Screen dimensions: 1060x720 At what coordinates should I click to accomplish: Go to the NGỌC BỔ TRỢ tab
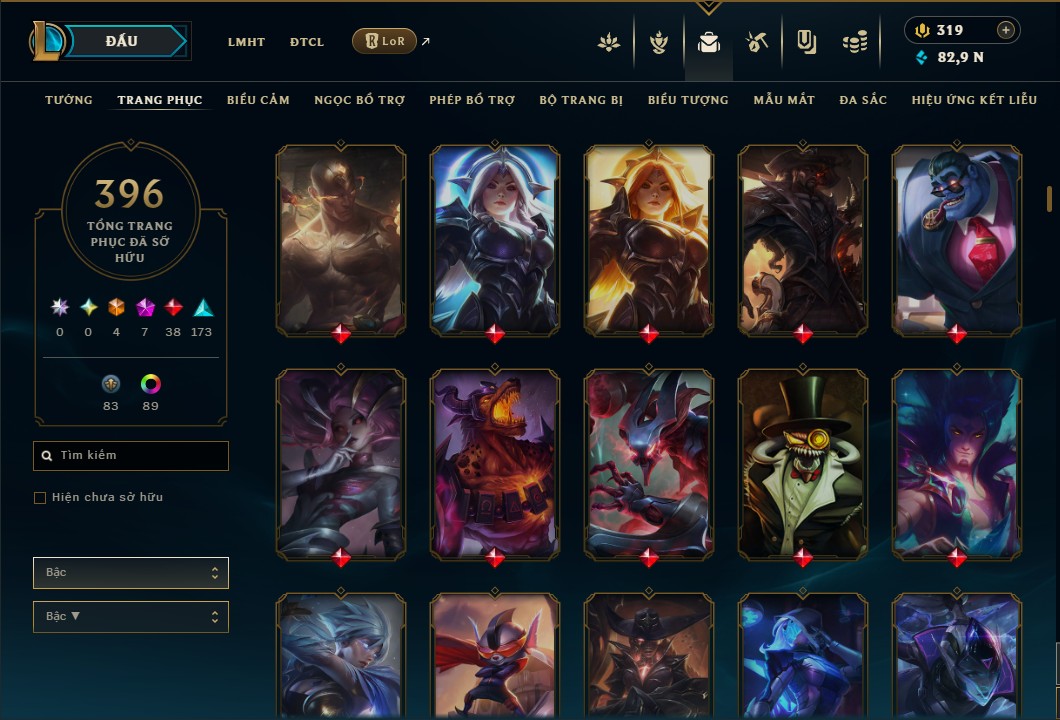click(359, 100)
